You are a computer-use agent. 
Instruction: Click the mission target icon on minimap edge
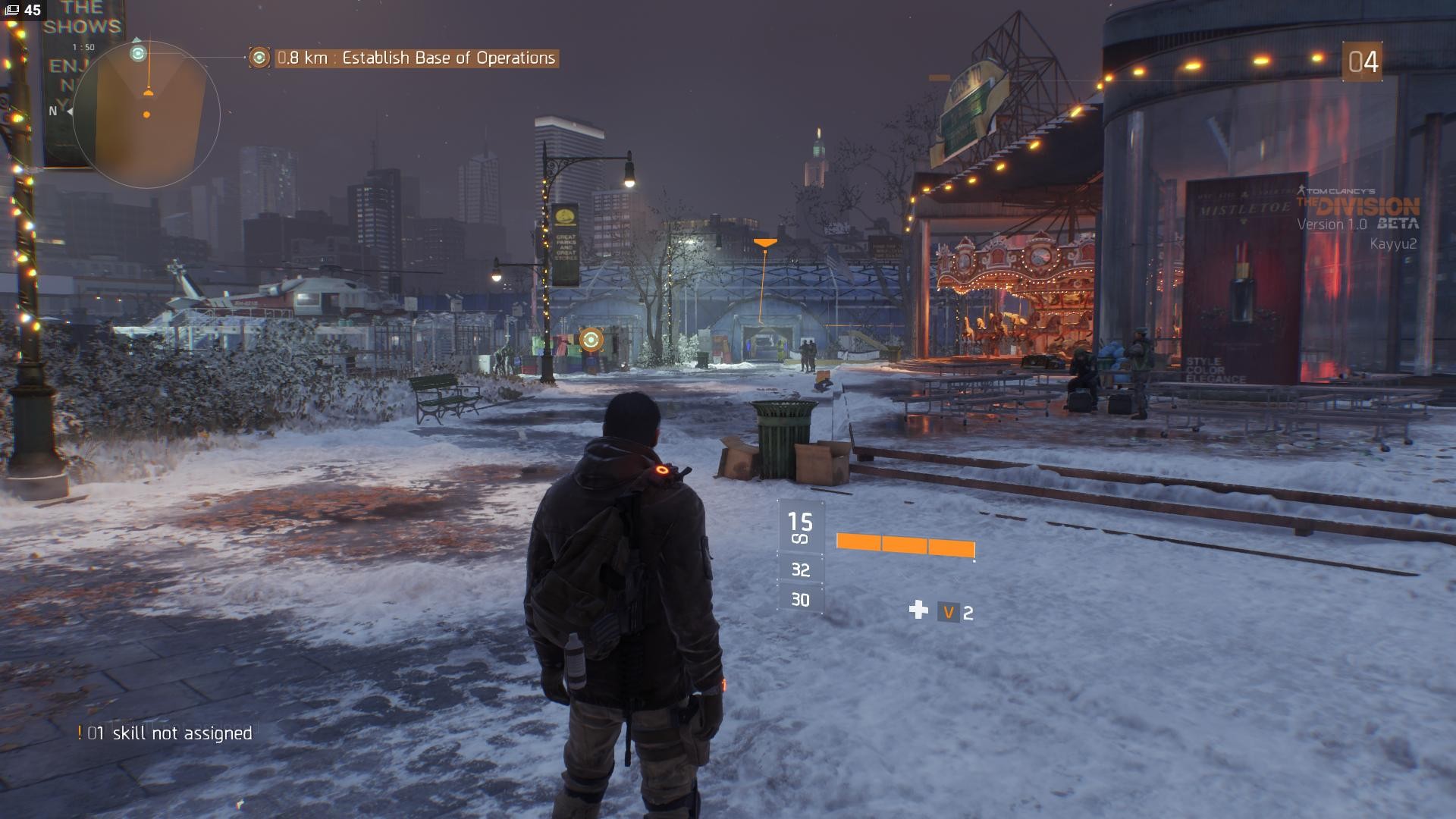pos(138,53)
